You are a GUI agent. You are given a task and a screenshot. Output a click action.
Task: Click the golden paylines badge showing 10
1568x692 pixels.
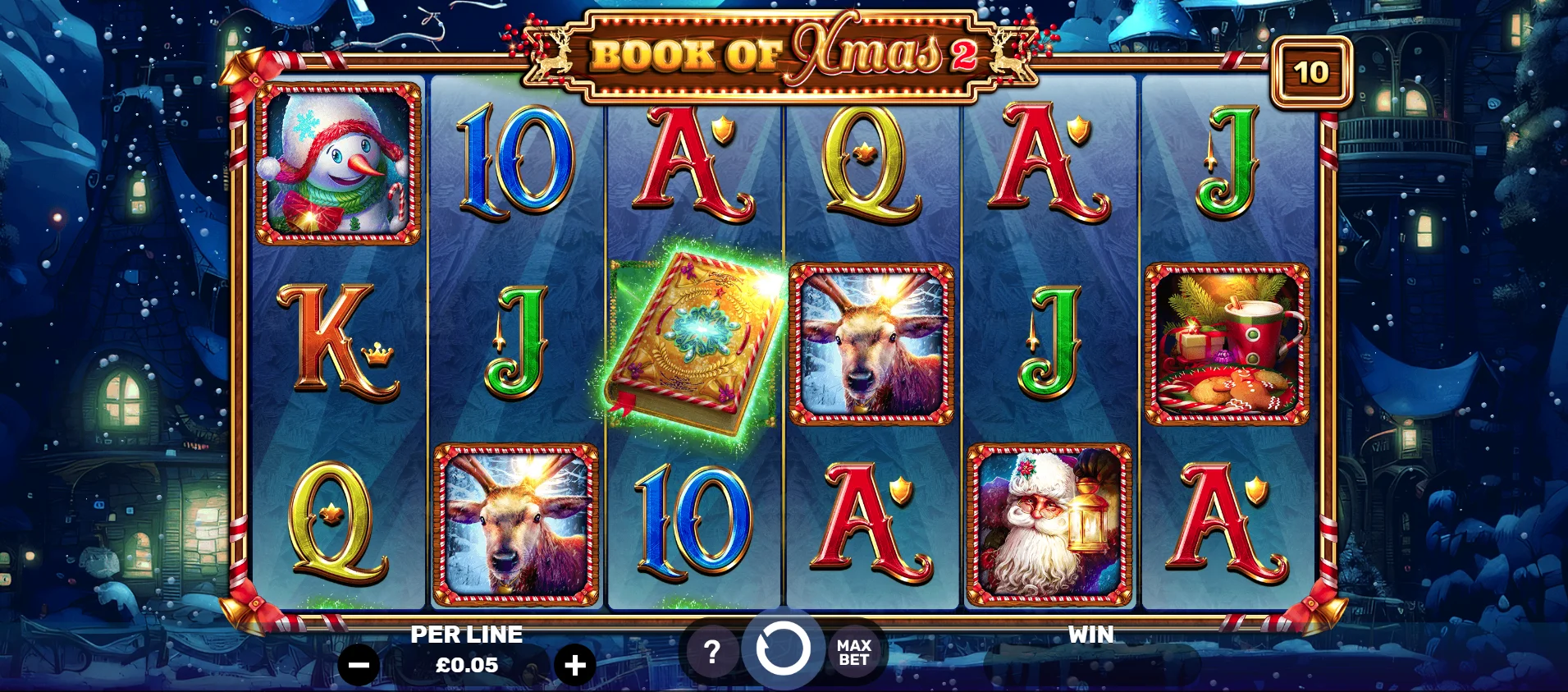(1310, 71)
